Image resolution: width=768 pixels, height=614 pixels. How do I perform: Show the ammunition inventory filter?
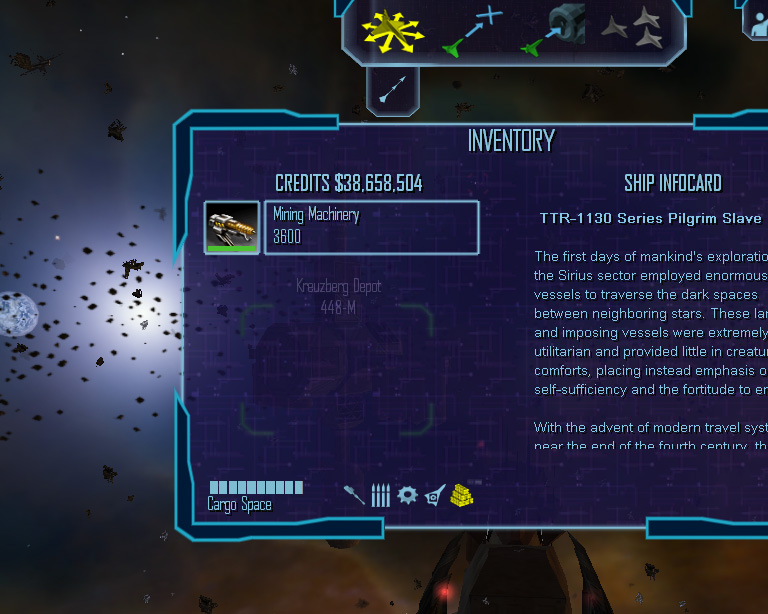pyautogui.click(x=380, y=495)
